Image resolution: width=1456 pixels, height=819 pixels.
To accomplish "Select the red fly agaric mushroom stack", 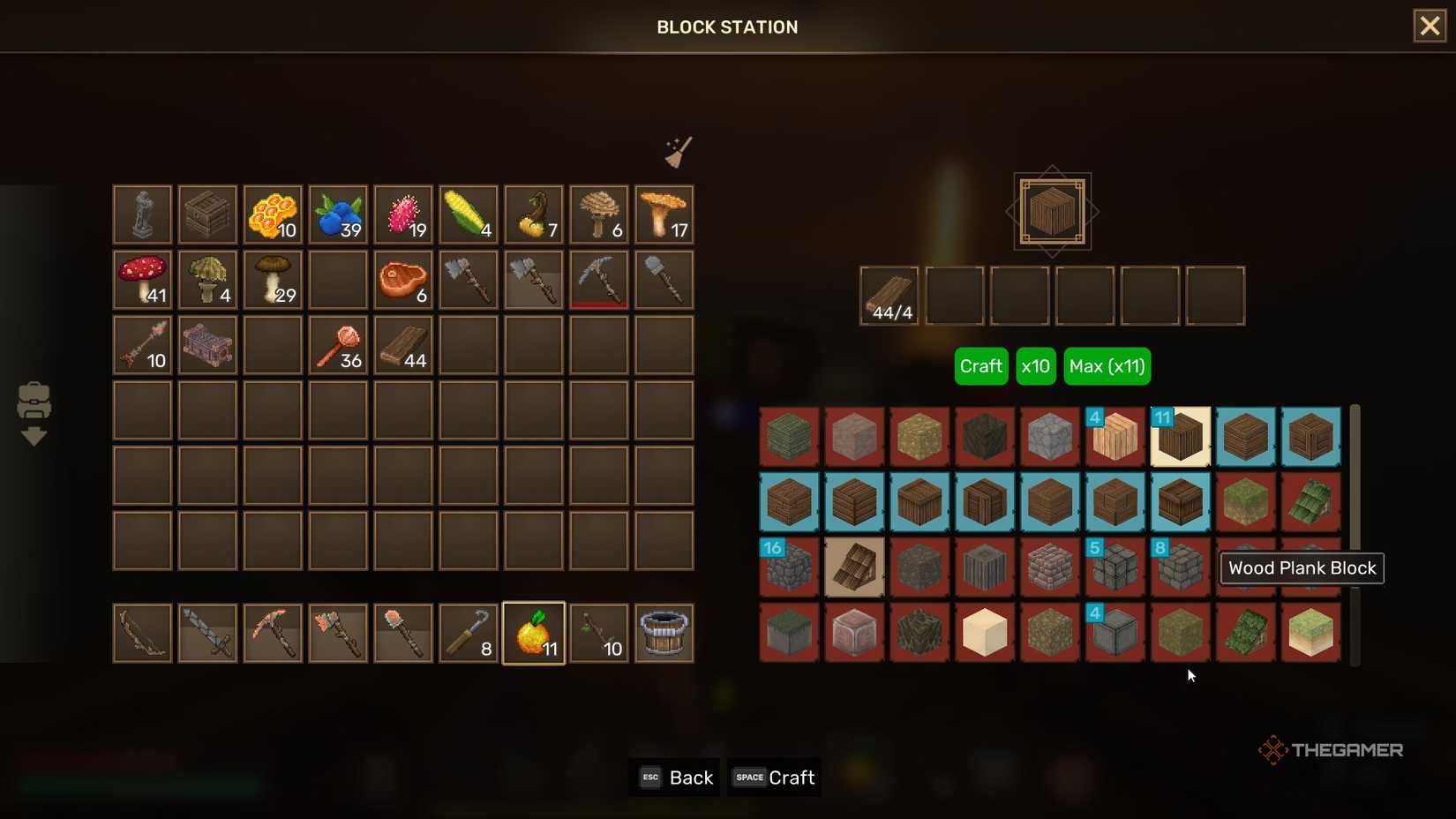I will [x=142, y=280].
